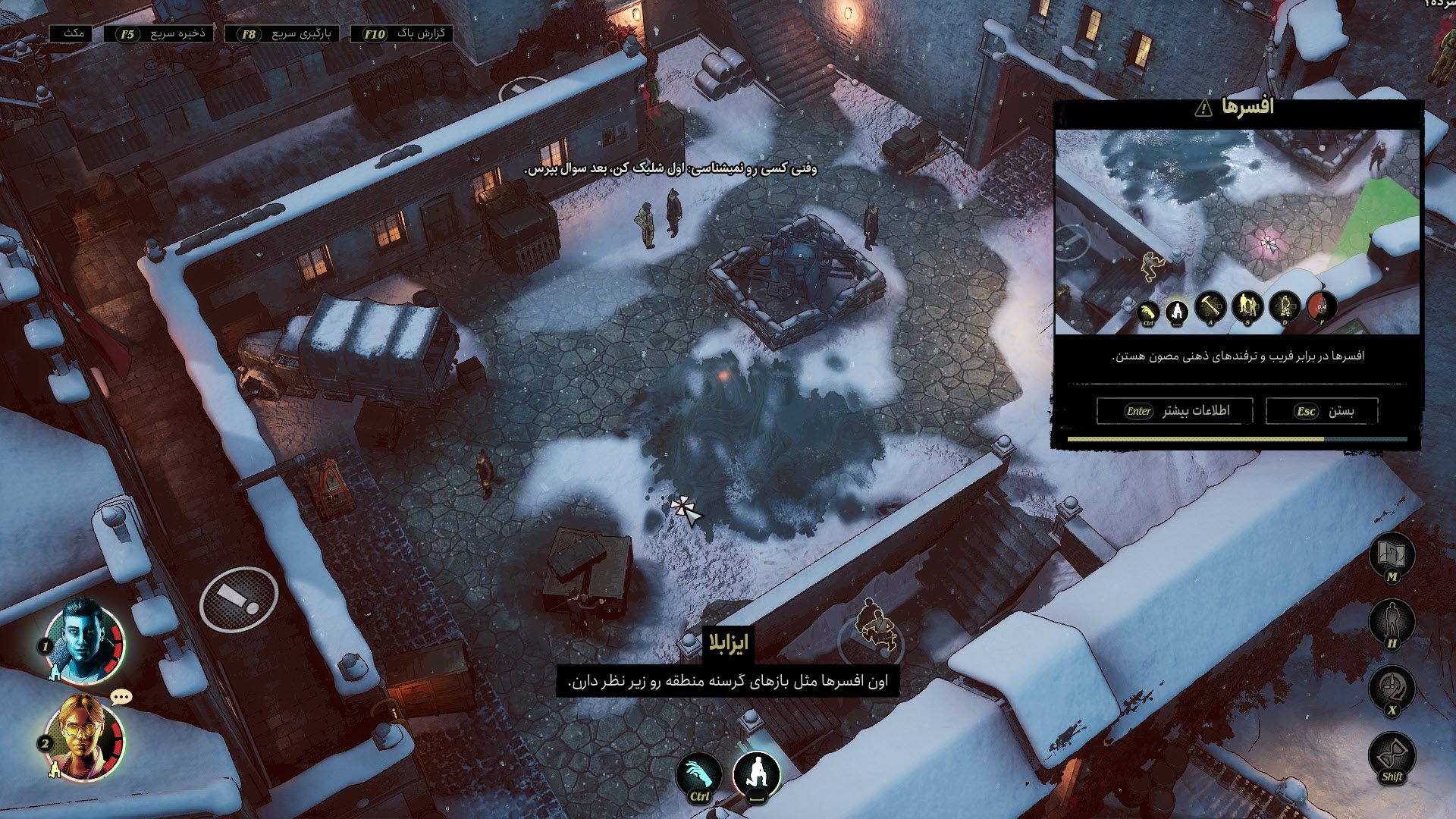The image size is (1456, 819).
Task: Open the گزارش باگ bug report
Action: pyautogui.click(x=403, y=34)
